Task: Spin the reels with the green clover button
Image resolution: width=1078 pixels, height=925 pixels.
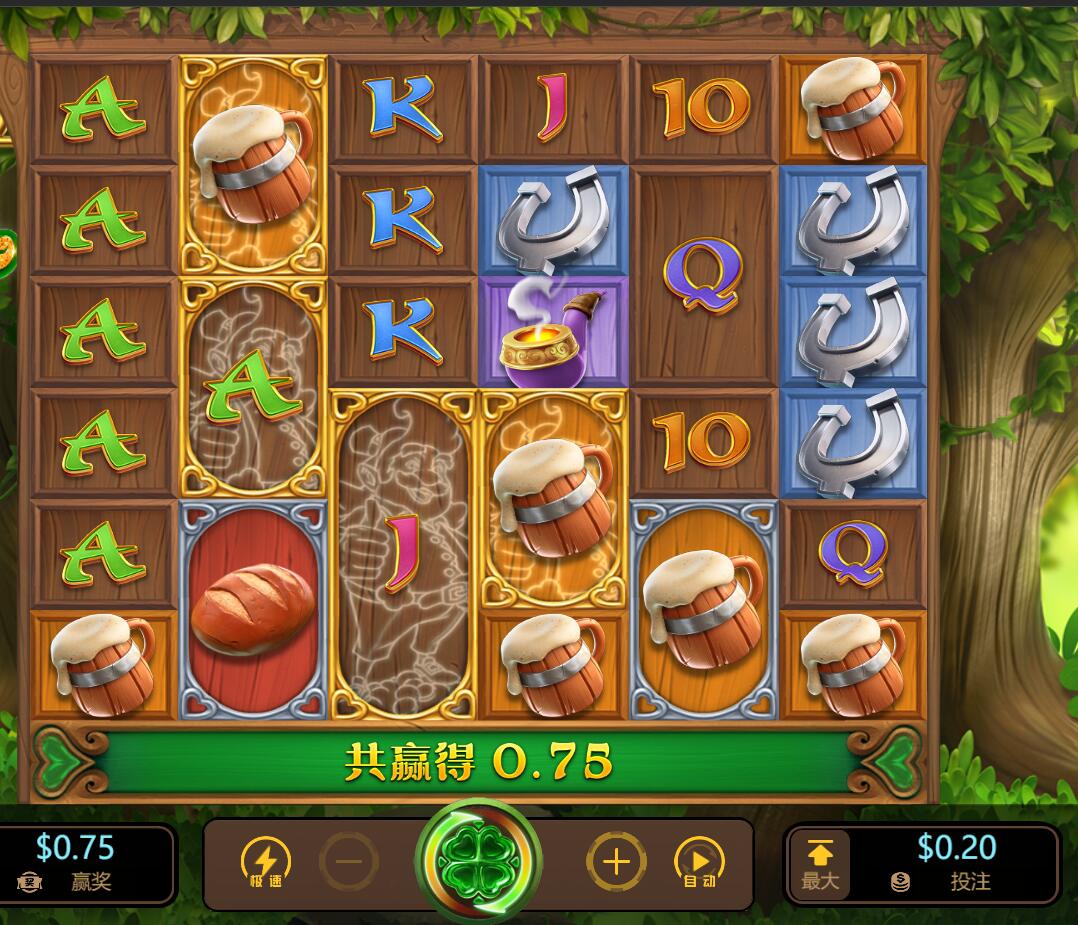Action: coord(478,860)
